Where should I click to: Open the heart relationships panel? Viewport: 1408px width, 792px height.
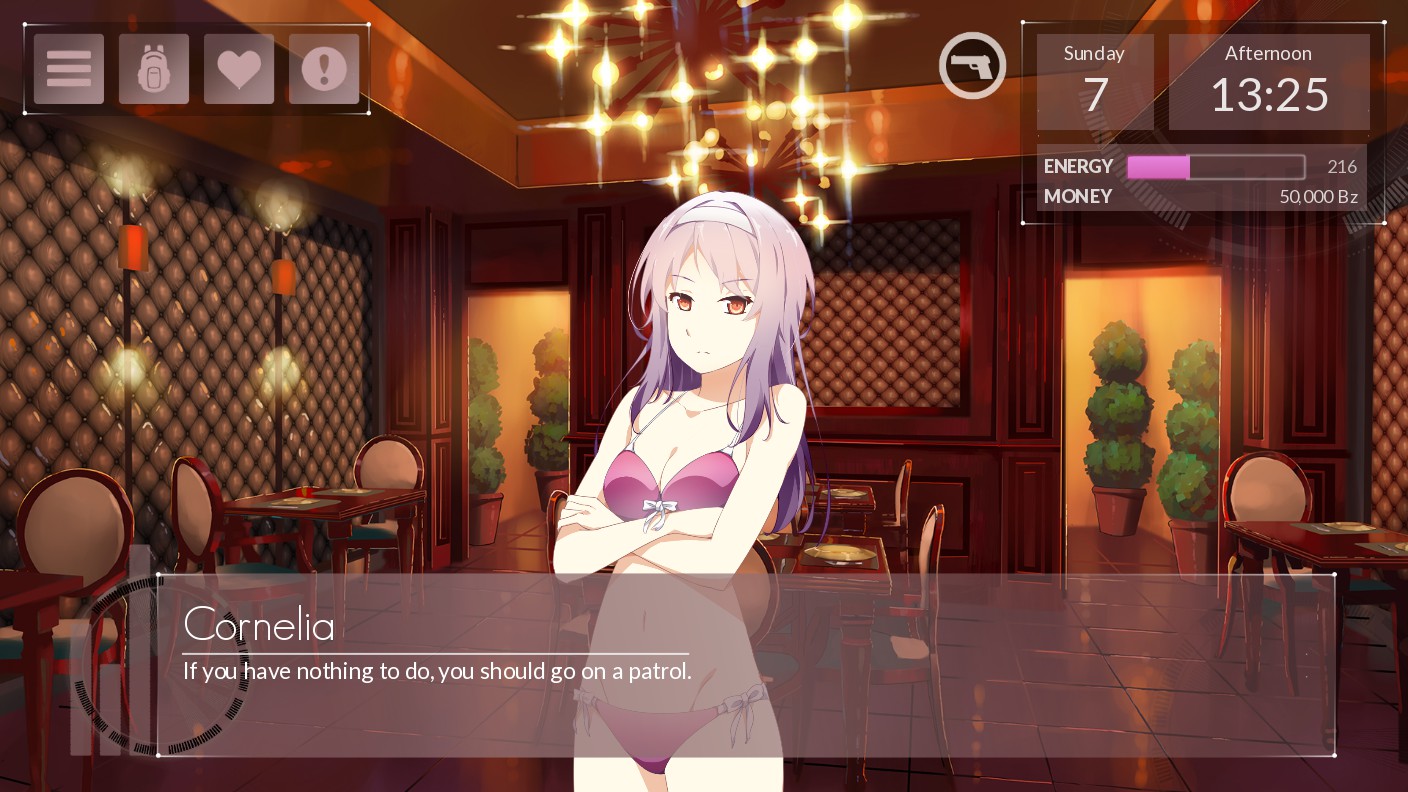coord(238,68)
